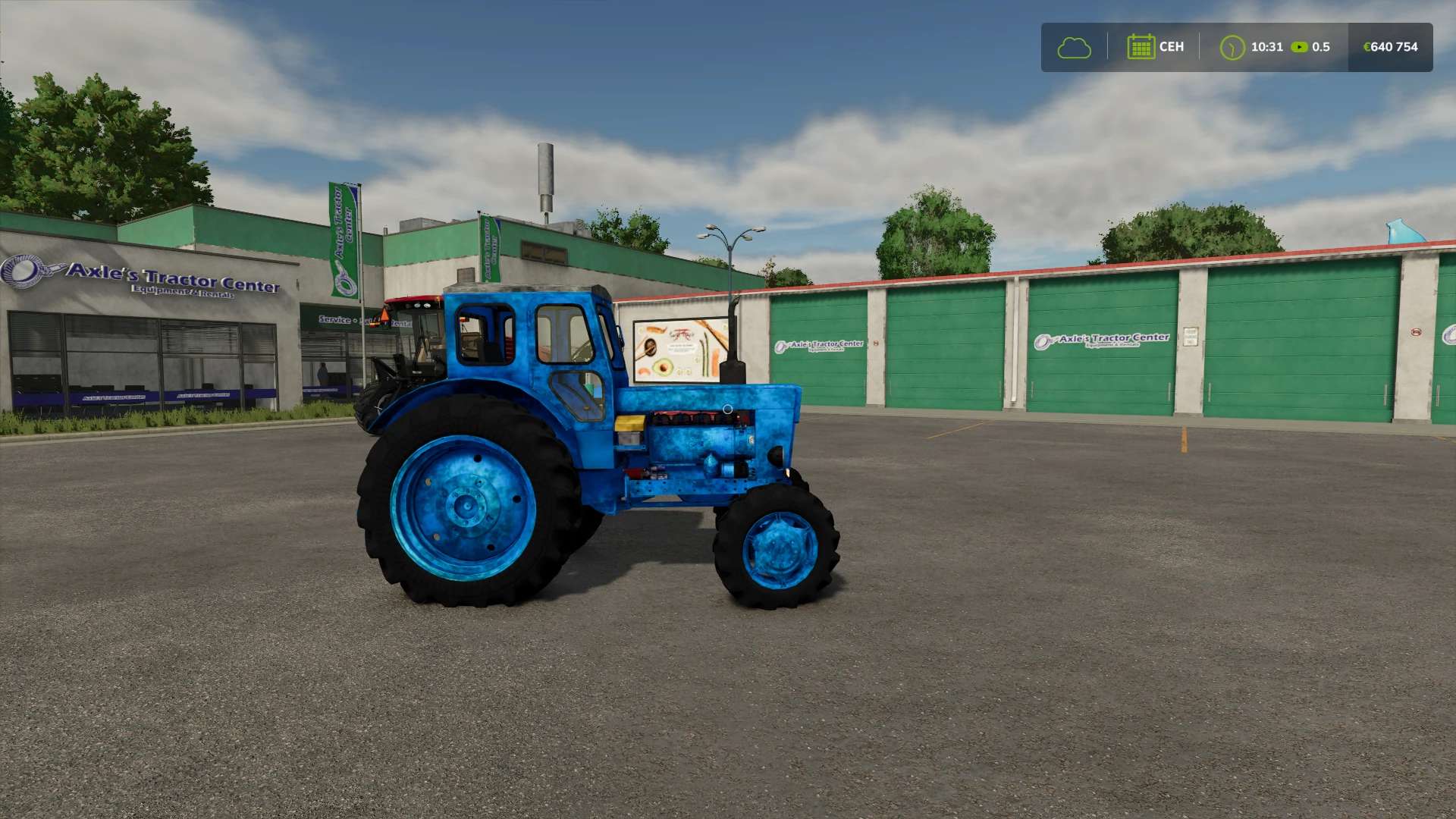Click the 0.5 time scale value
The height and width of the screenshot is (819, 1456).
point(1319,47)
